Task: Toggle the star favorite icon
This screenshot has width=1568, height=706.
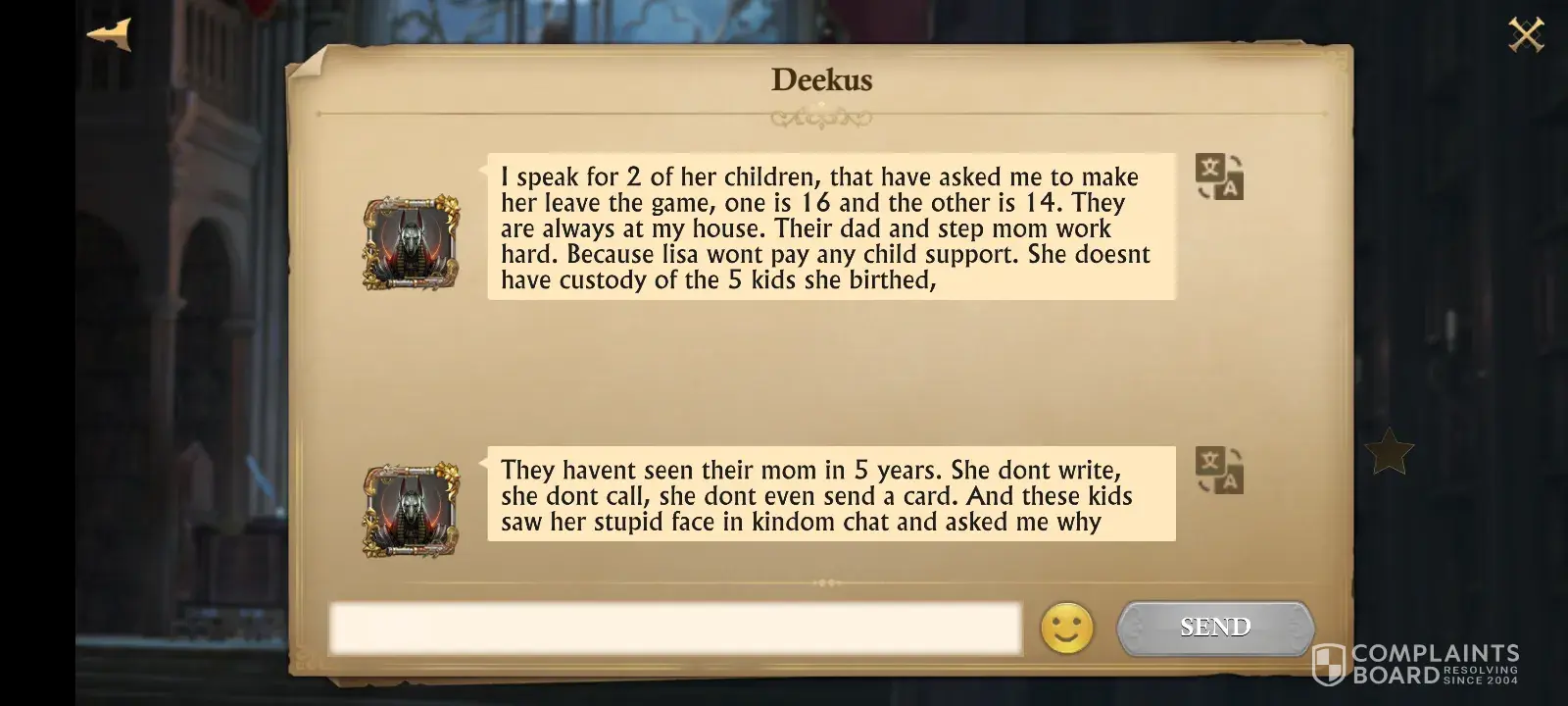Action: pyautogui.click(x=1389, y=452)
